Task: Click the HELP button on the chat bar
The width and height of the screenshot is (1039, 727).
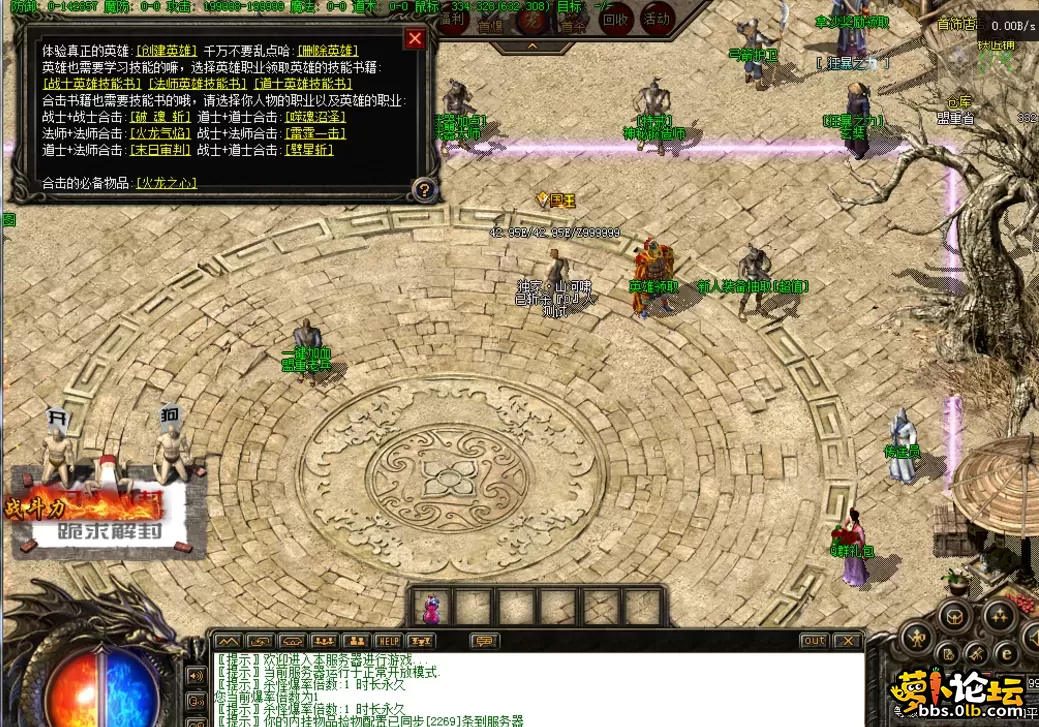Action: 388,641
